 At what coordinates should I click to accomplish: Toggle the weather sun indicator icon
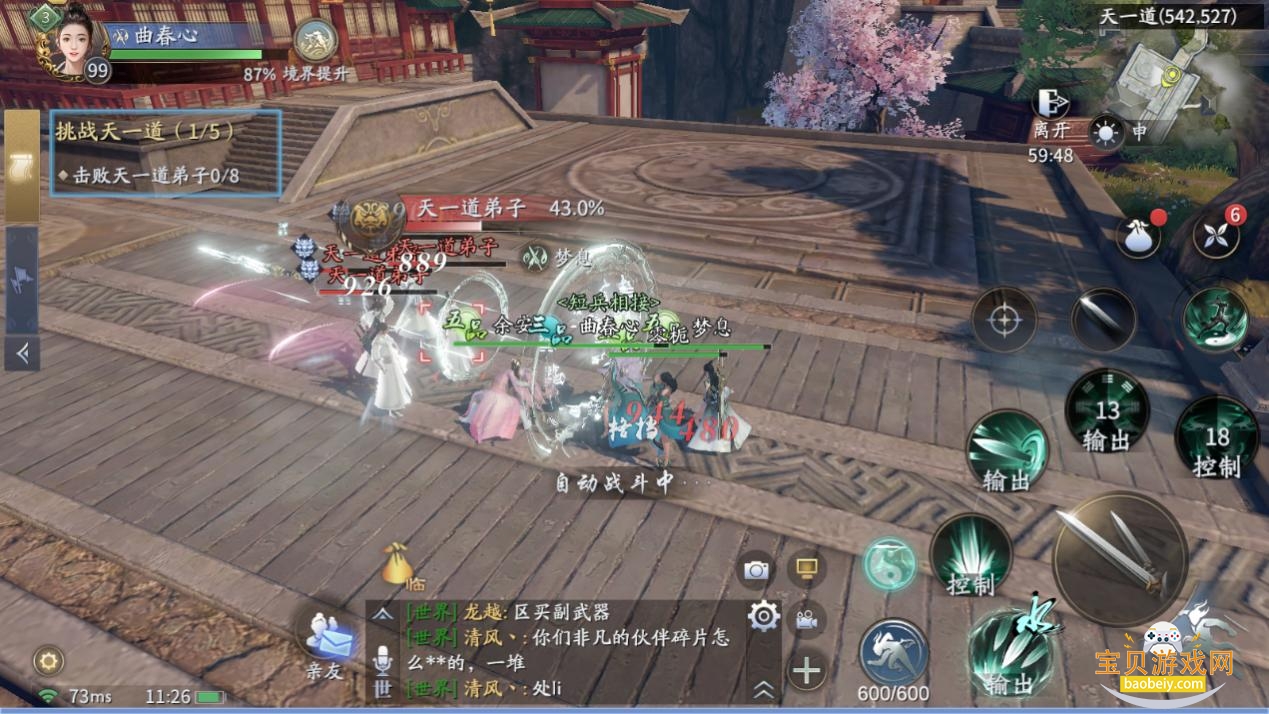point(1107,132)
